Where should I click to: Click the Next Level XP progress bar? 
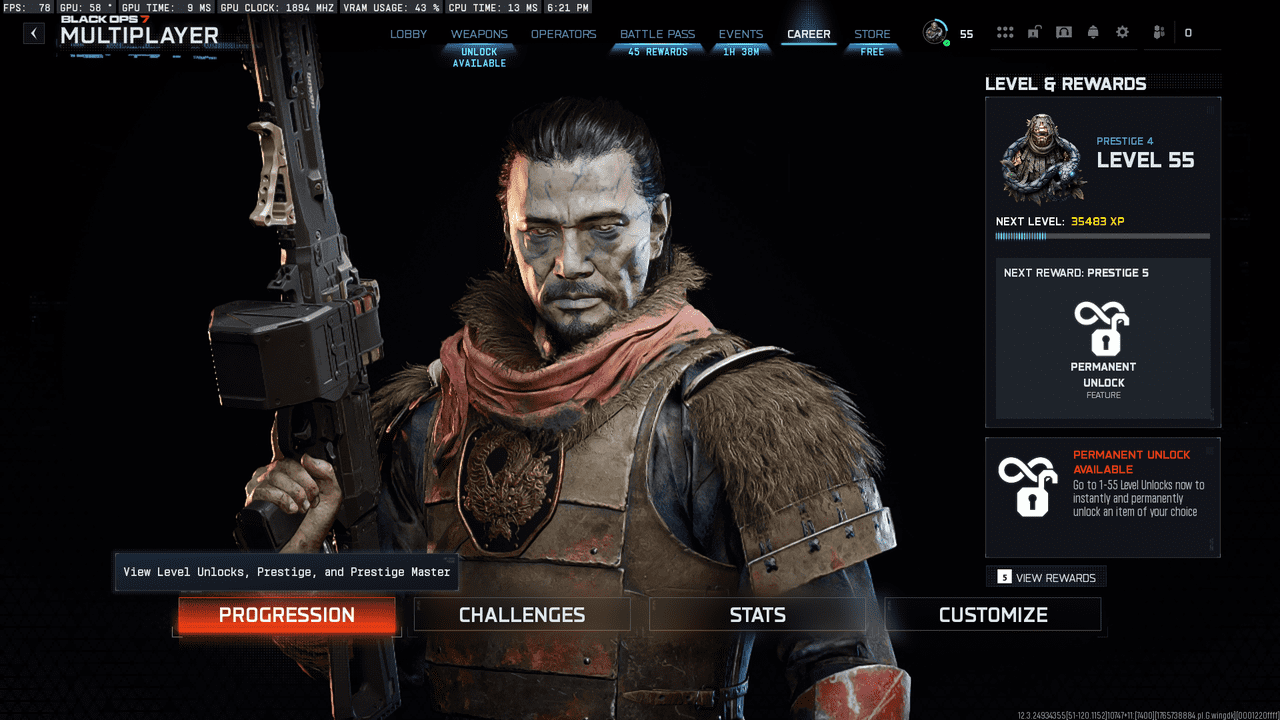pyautogui.click(x=1103, y=236)
